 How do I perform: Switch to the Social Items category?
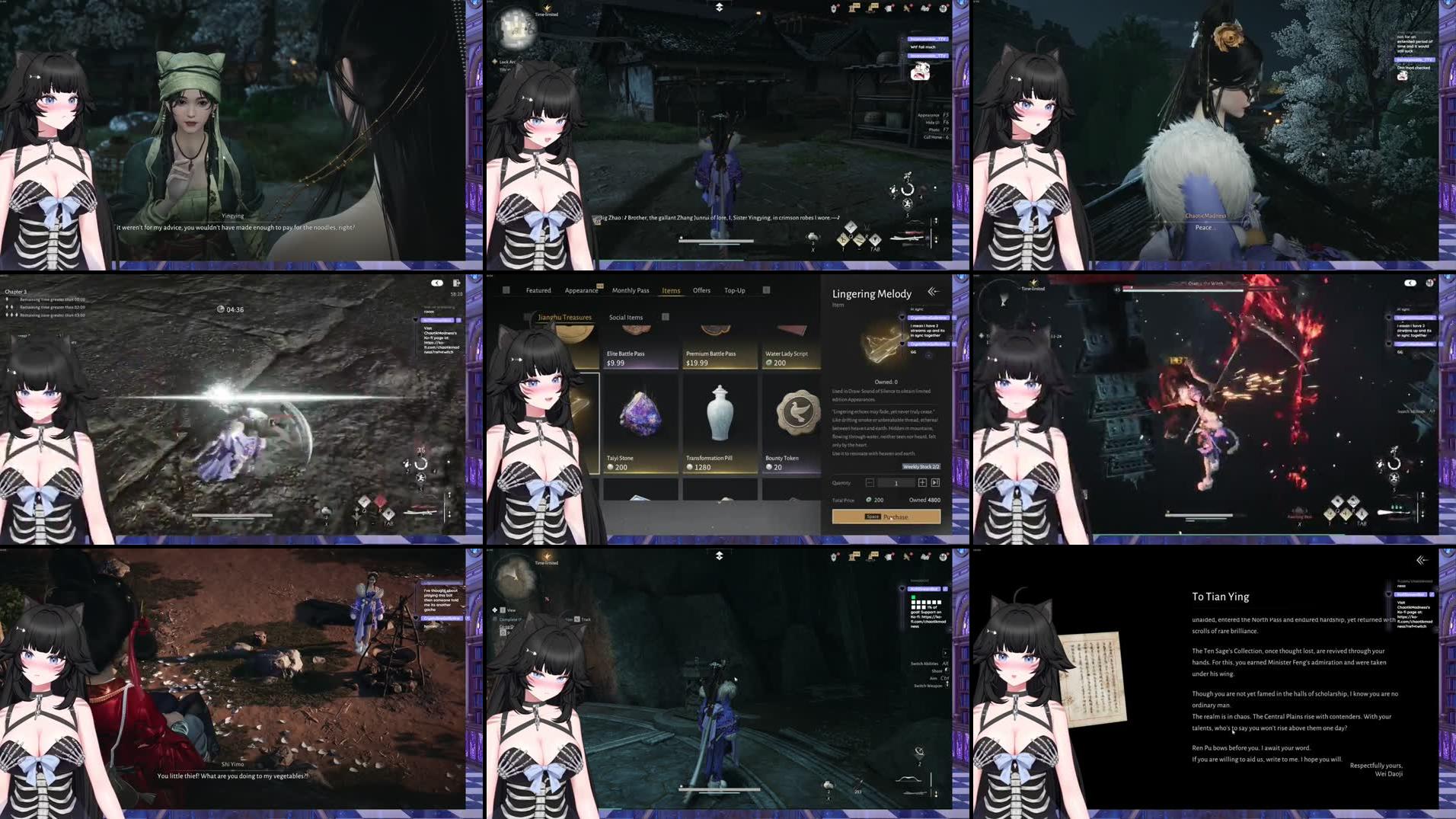point(627,318)
